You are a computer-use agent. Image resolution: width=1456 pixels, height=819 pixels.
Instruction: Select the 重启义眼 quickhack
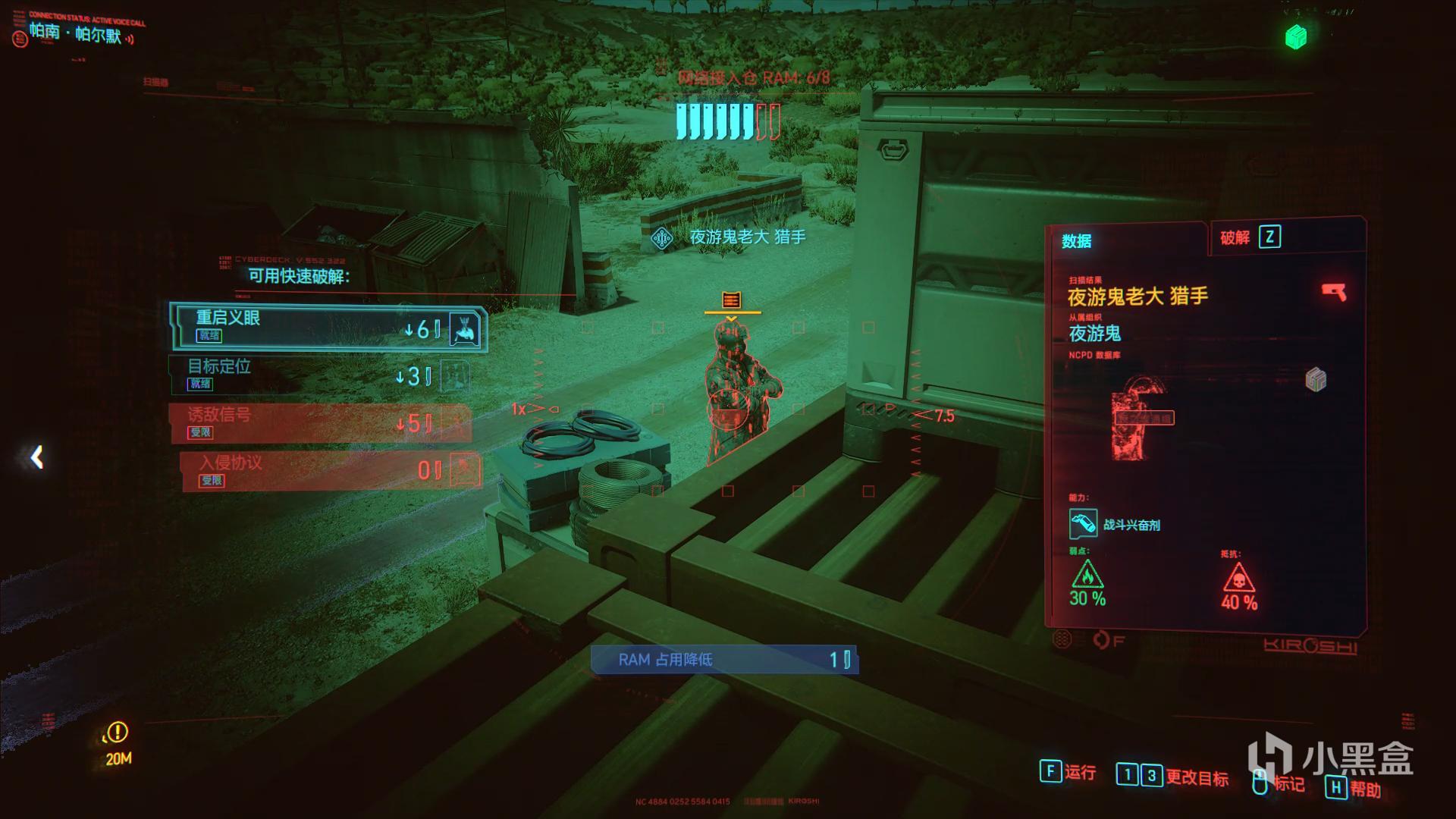tap(328, 327)
